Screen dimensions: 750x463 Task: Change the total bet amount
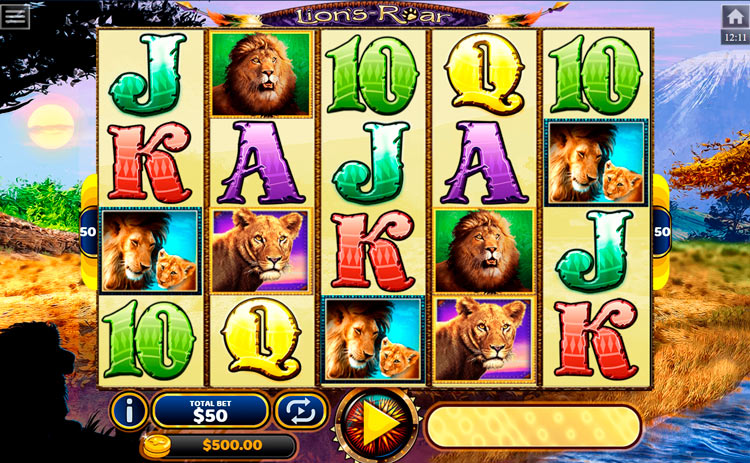point(210,410)
